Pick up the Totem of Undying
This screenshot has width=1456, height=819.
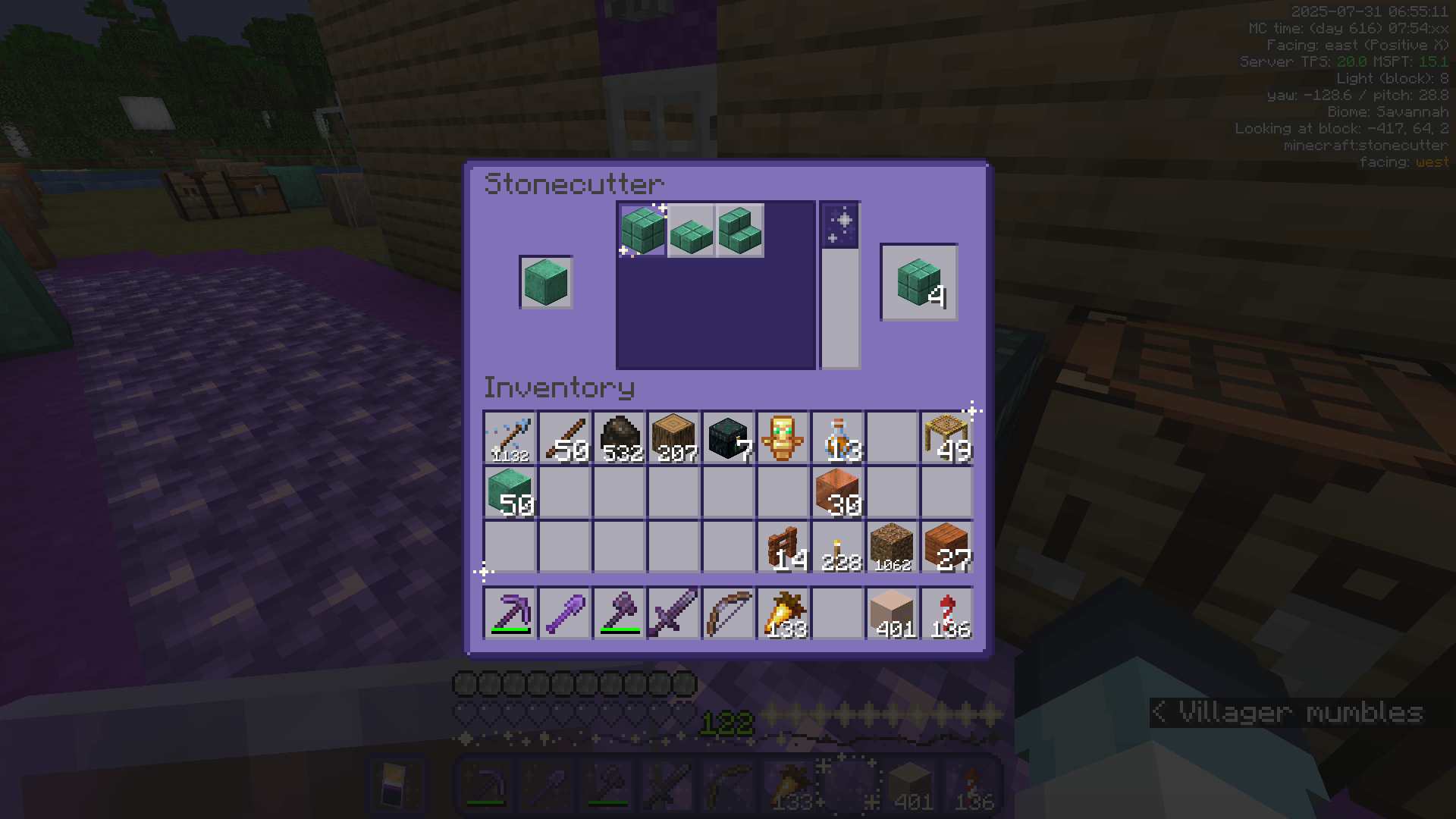783,438
